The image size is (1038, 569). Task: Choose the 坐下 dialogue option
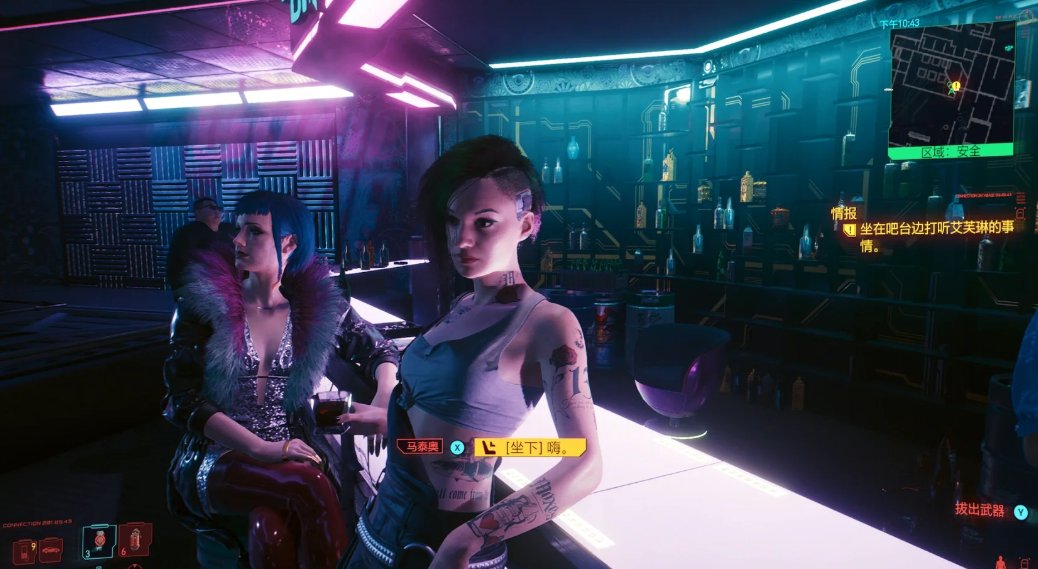coord(530,448)
